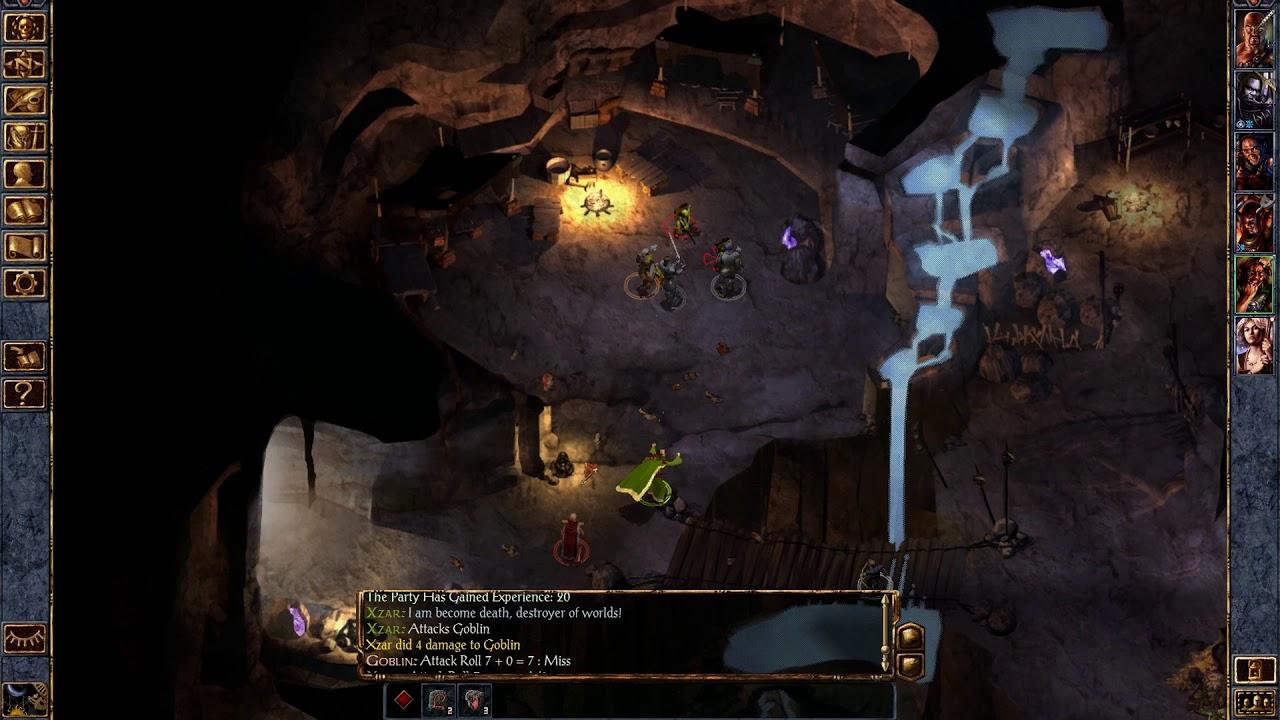Click the upper gold button beside message log
The height and width of the screenshot is (720, 1280).
point(910,636)
